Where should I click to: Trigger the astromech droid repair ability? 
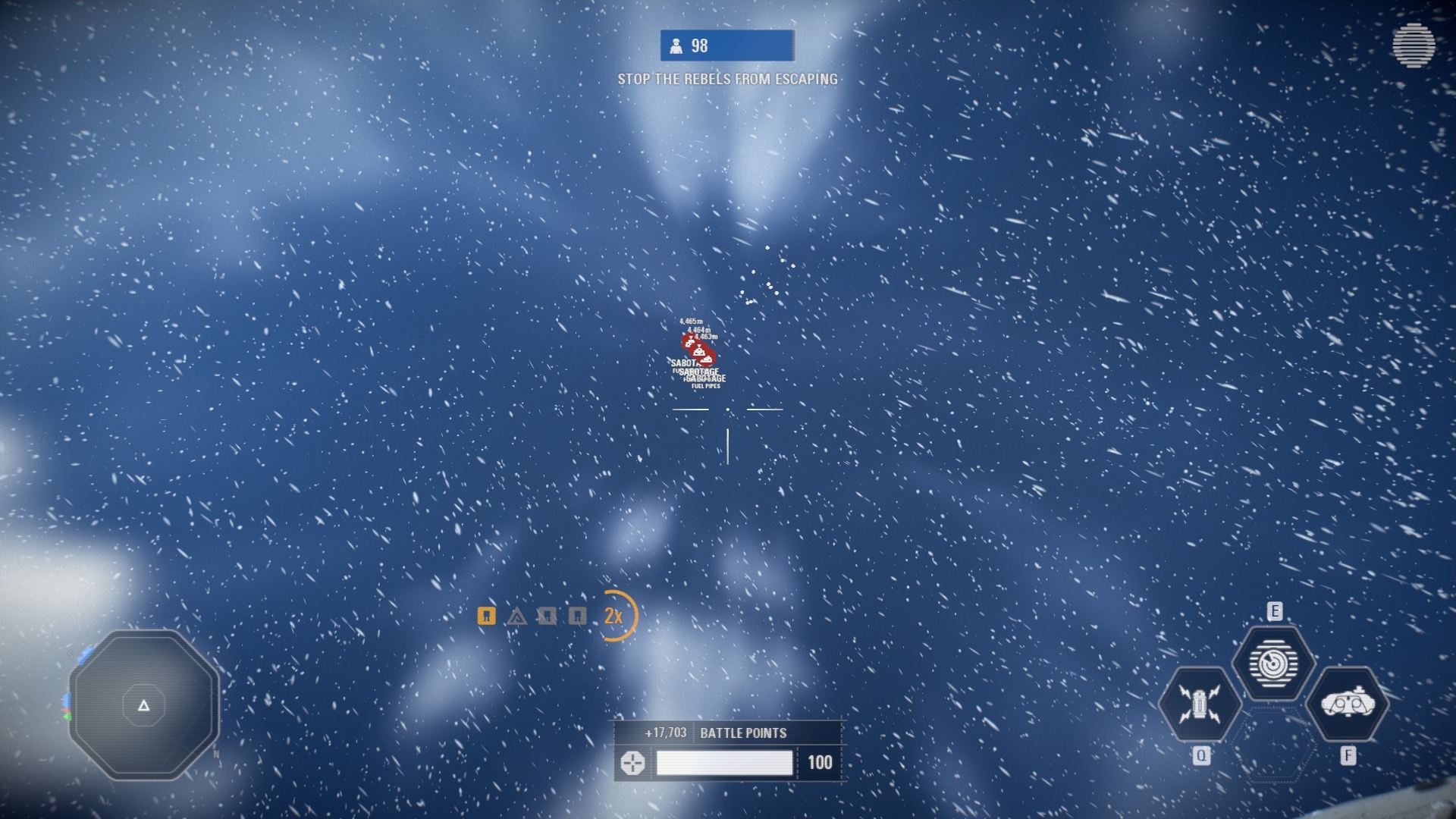click(x=1200, y=704)
